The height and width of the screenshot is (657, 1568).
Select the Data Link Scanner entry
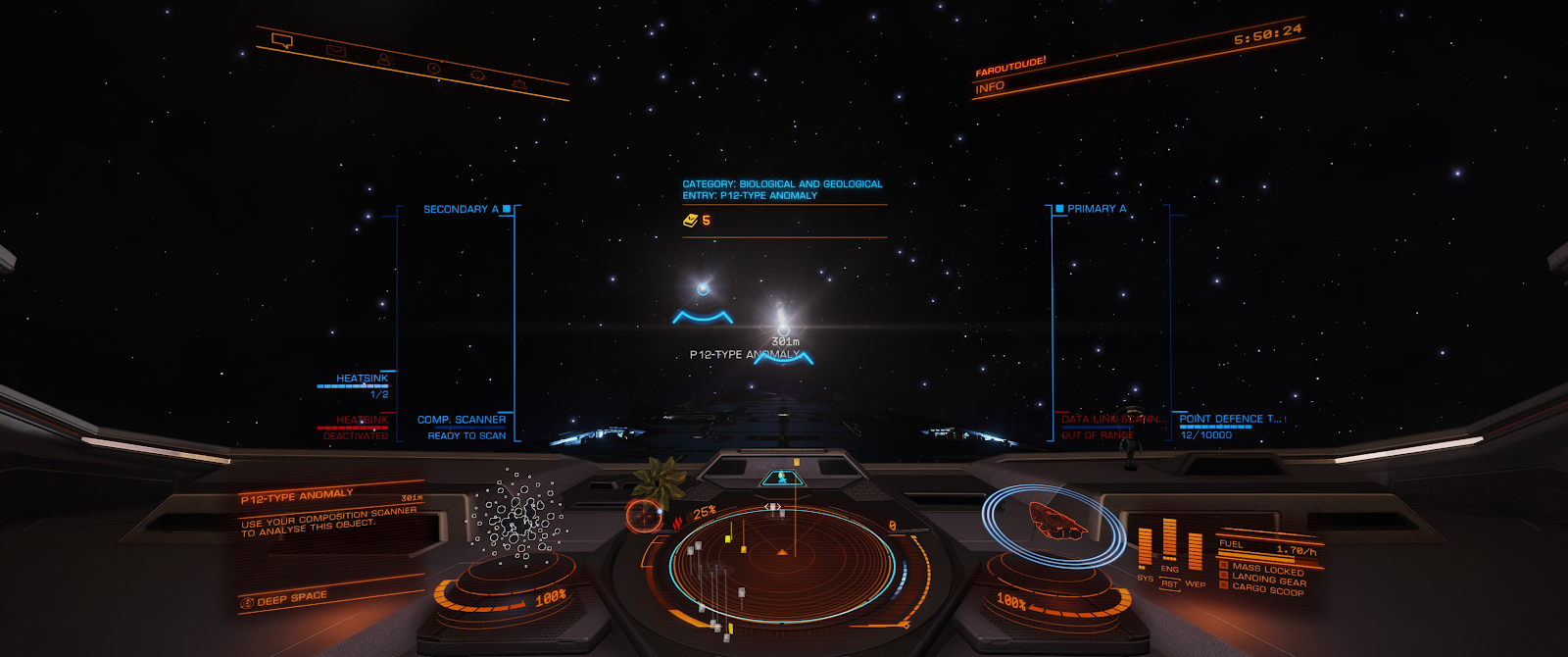[1111, 420]
